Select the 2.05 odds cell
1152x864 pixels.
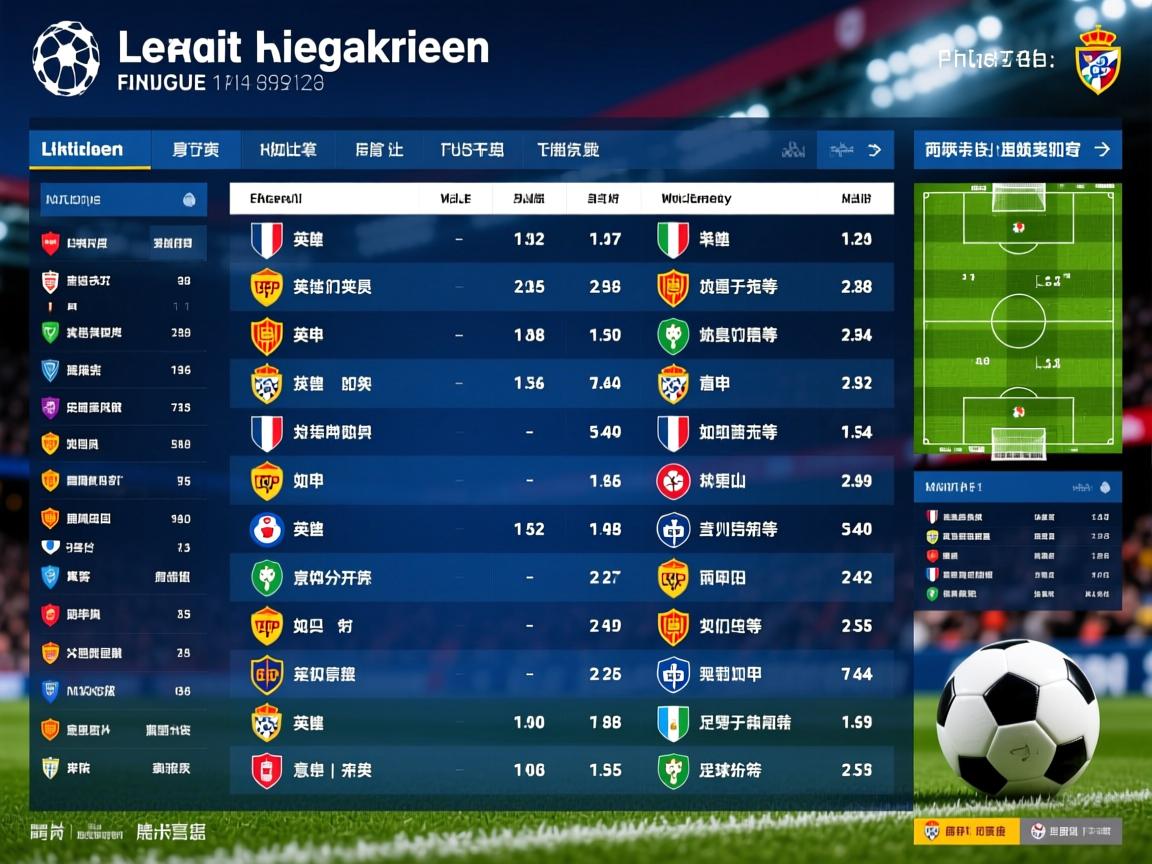click(x=528, y=287)
